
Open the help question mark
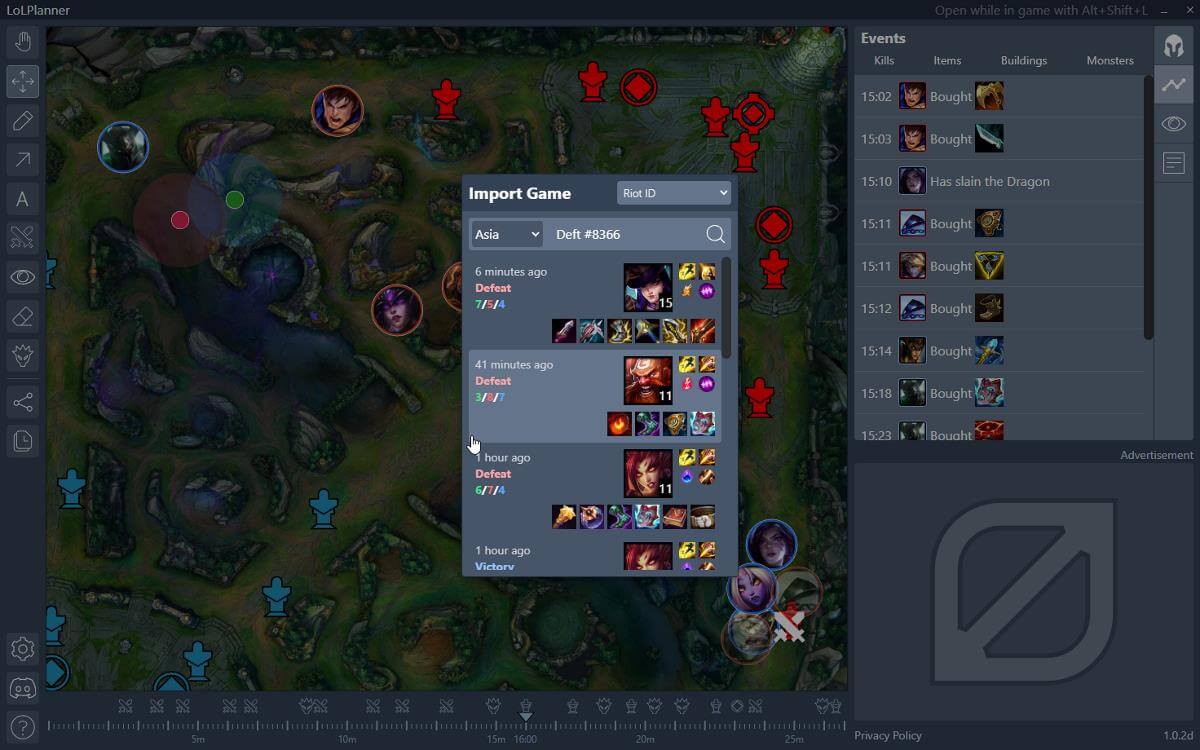tap(23, 727)
